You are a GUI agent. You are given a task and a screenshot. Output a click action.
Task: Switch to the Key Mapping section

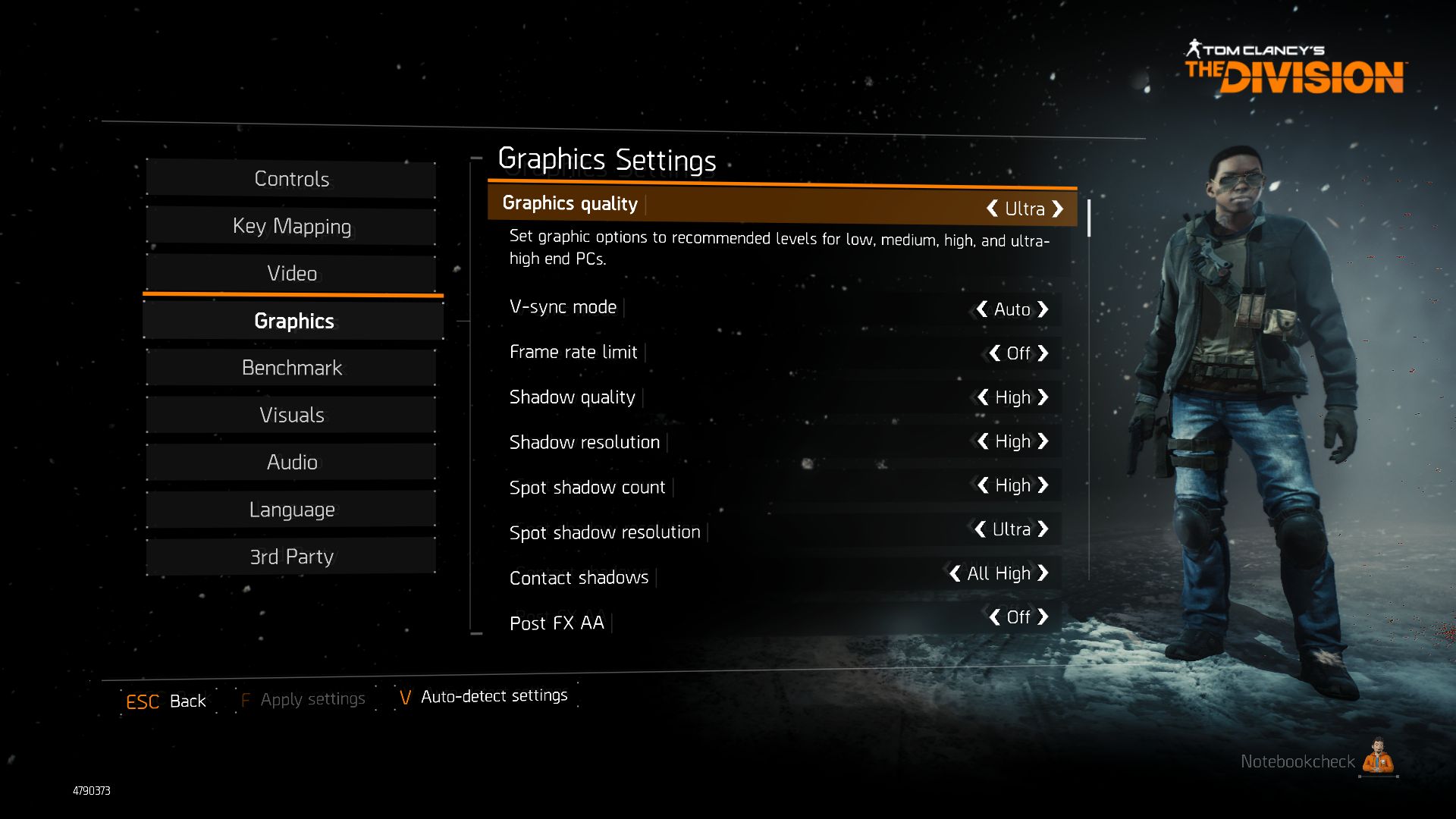[x=291, y=226]
